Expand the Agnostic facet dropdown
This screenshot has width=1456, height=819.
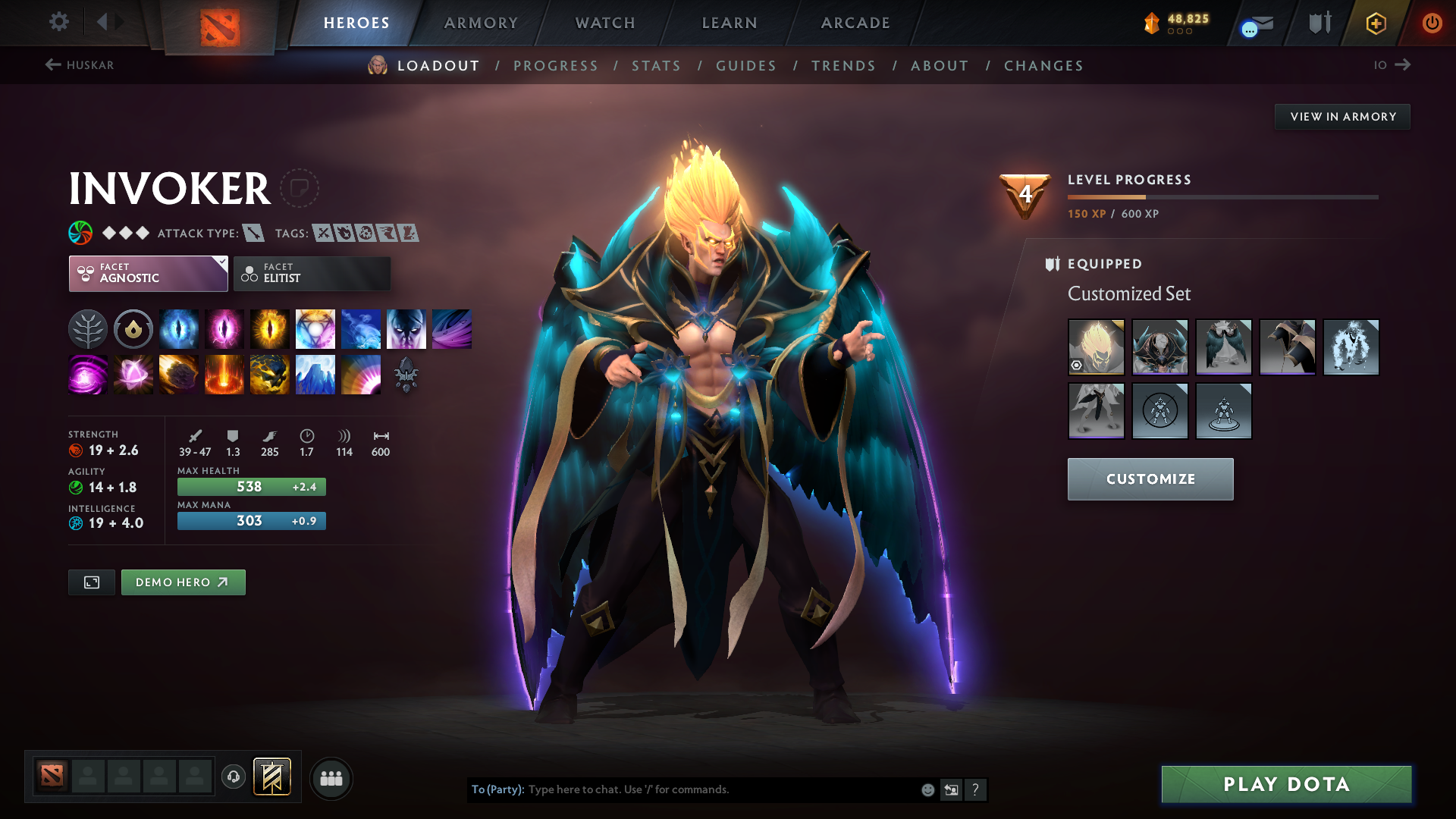(x=148, y=273)
